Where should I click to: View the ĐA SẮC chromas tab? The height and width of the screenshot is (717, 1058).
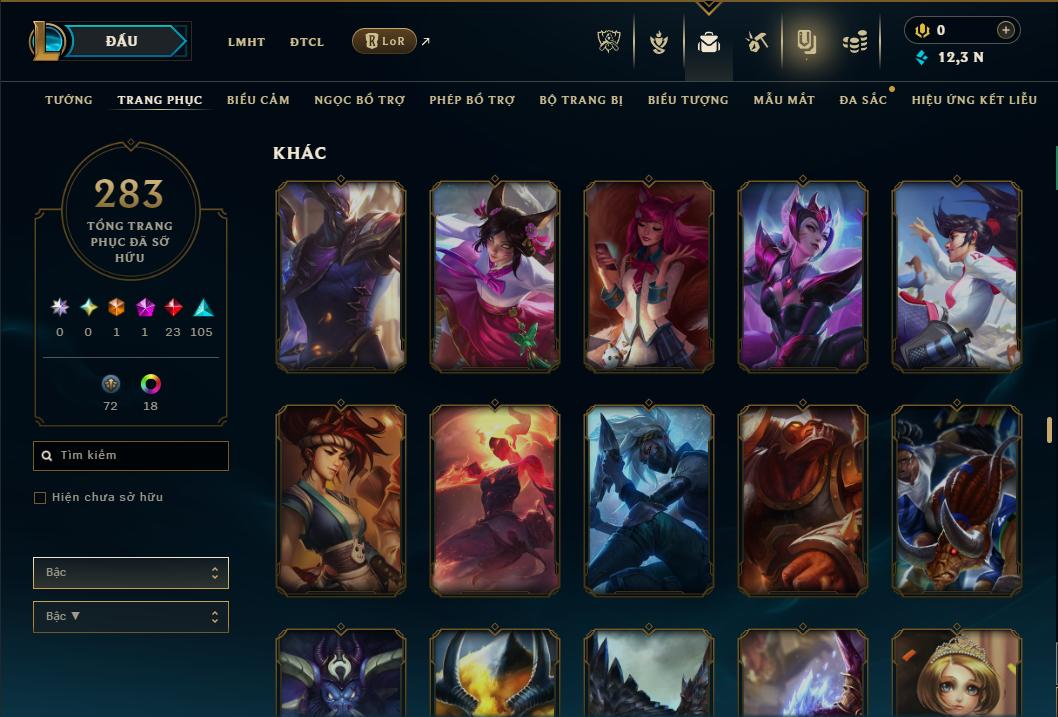(x=863, y=100)
